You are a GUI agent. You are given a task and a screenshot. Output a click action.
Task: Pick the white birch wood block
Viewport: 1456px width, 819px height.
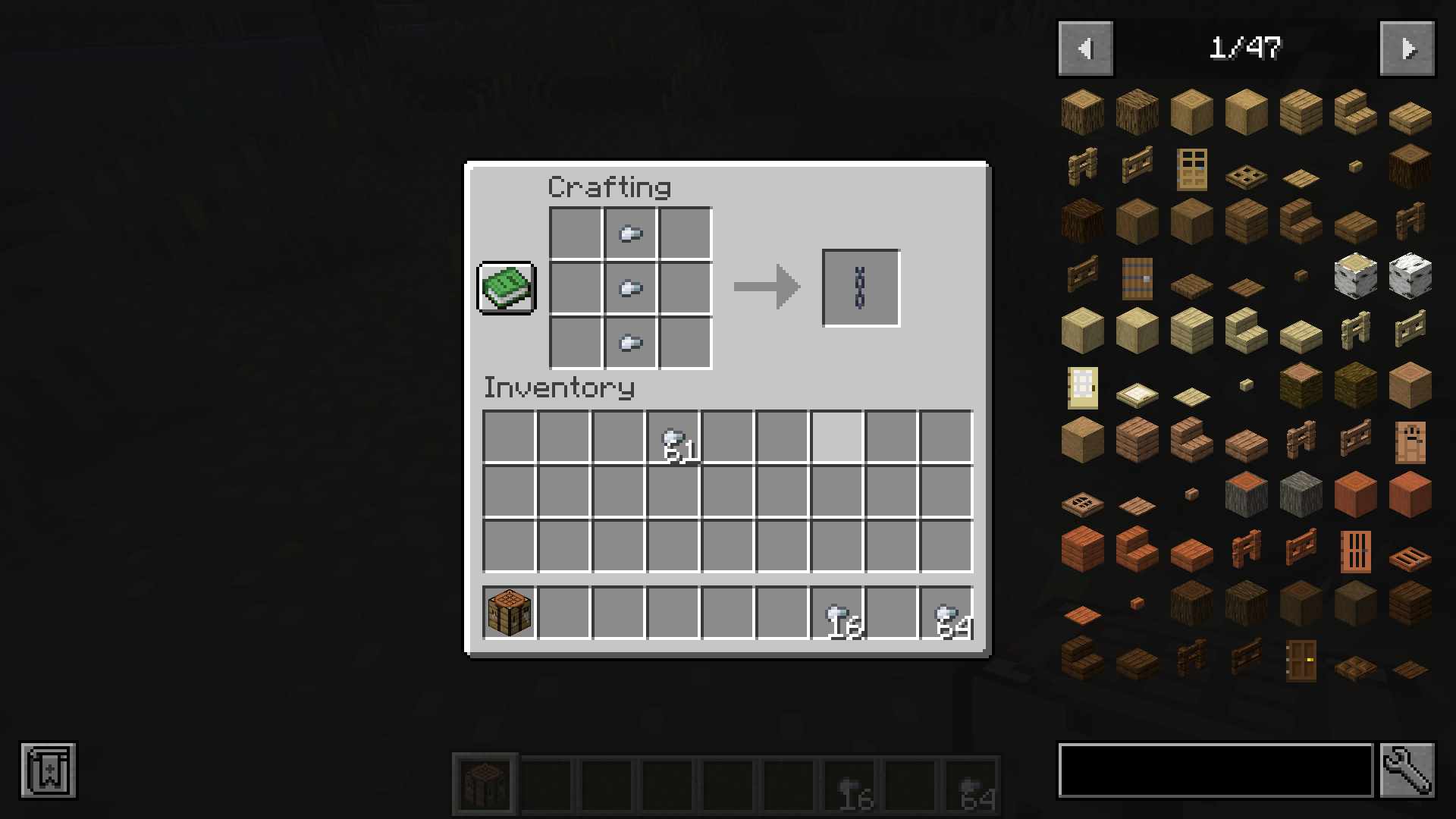click(x=1410, y=275)
